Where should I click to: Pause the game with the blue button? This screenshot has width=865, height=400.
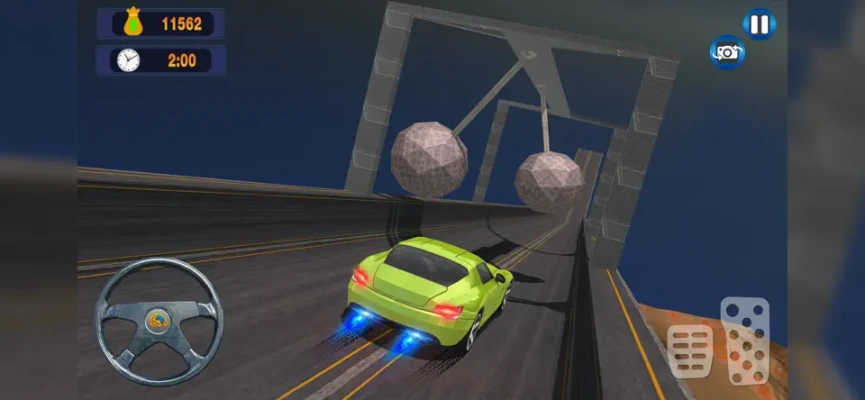(x=759, y=22)
